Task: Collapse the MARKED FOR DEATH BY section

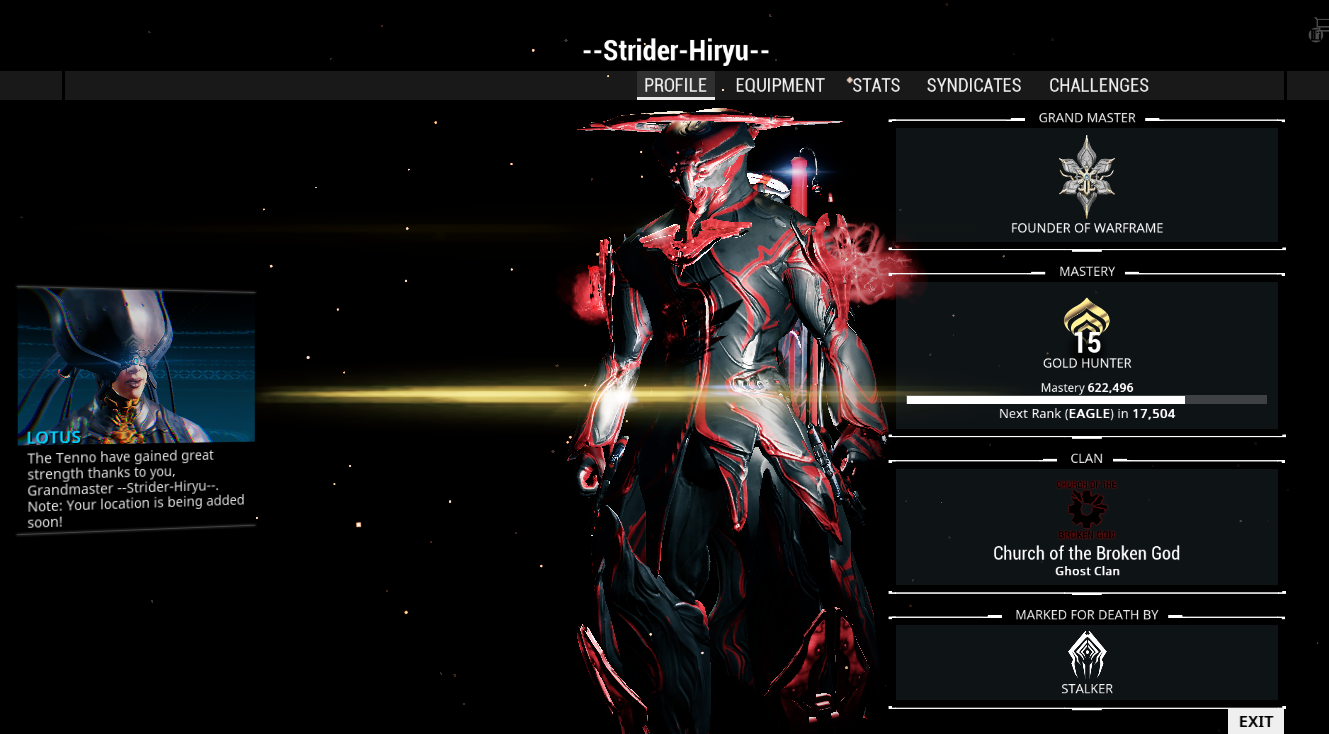Action: pos(1086,614)
